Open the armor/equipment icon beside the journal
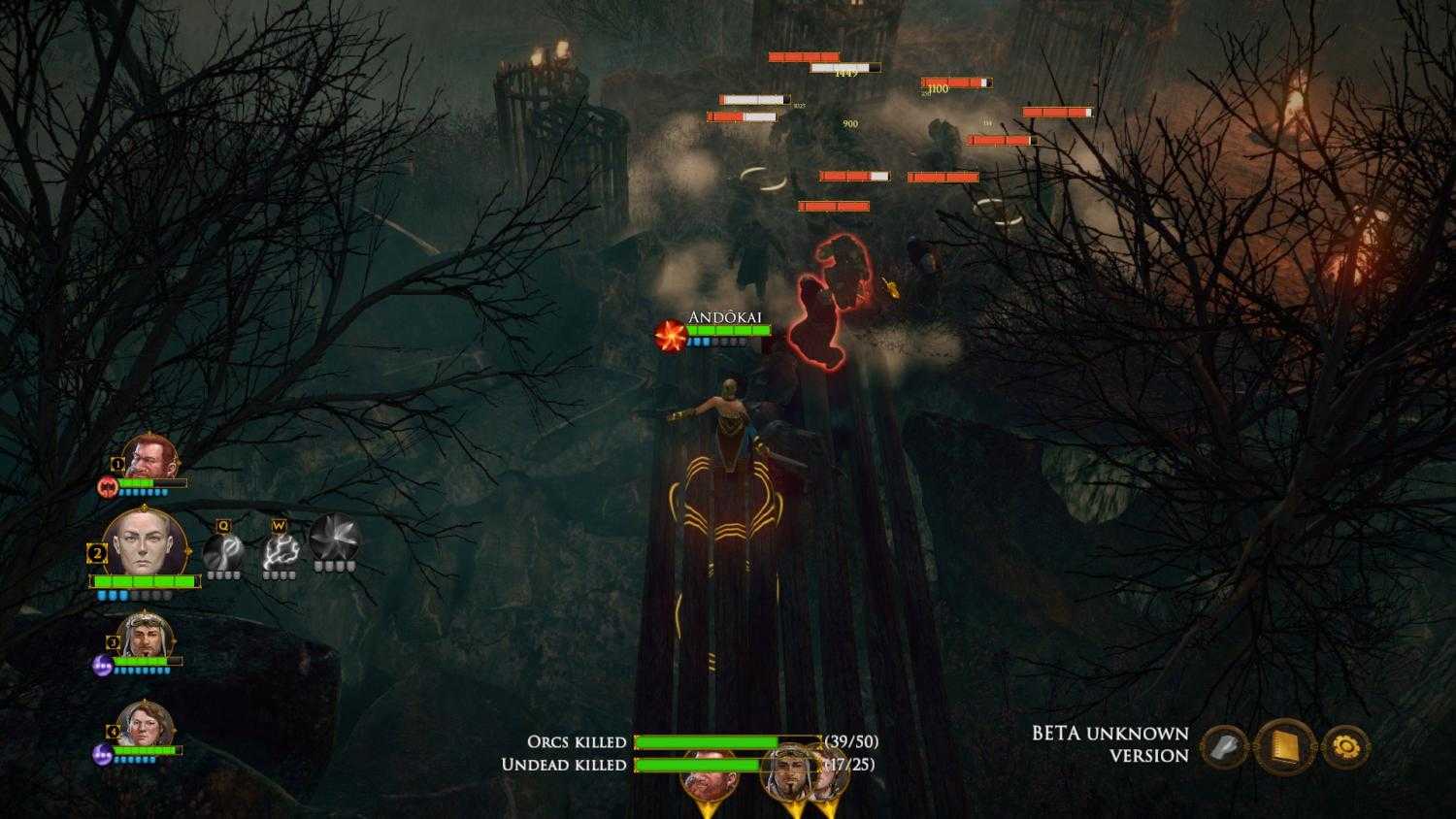This screenshot has height=819, width=1456. click(1226, 746)
